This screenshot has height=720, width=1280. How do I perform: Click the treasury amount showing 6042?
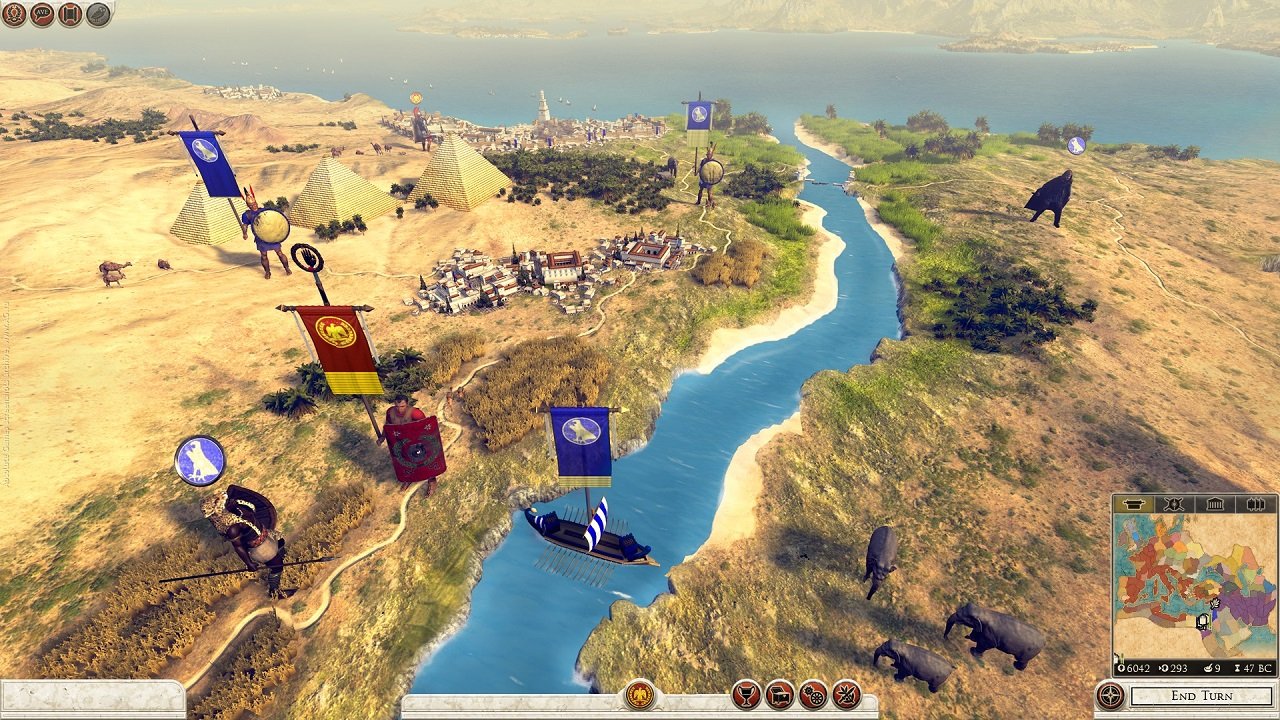coord(1136,667)
